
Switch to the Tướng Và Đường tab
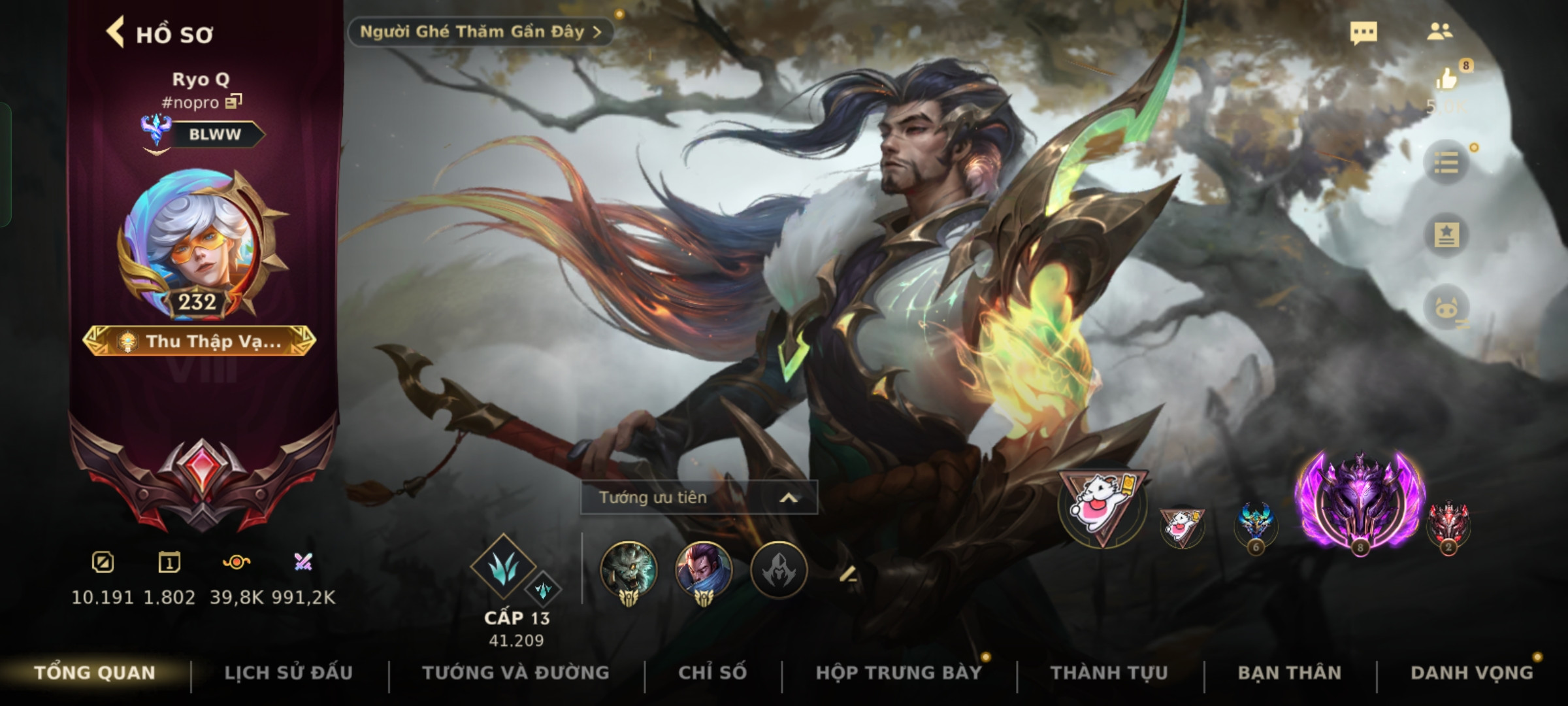point(515,673)
